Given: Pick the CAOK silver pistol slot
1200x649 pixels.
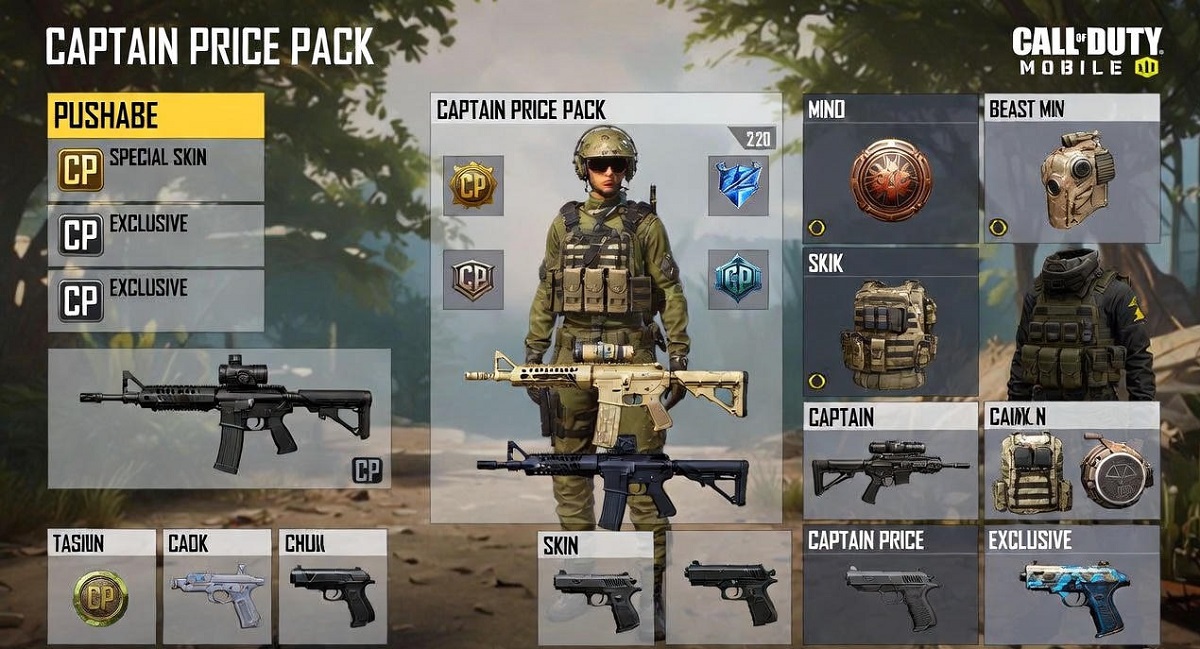Looking at the screenshot, I should tap(216, 595).
